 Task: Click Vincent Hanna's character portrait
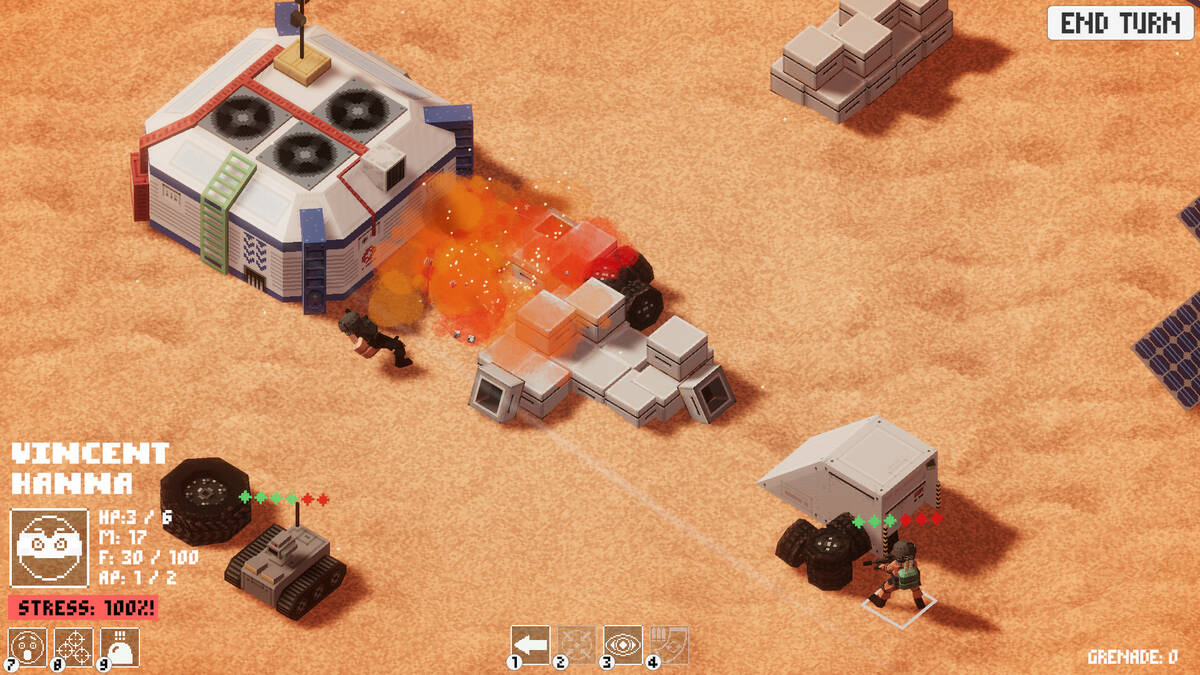point(49,546)
